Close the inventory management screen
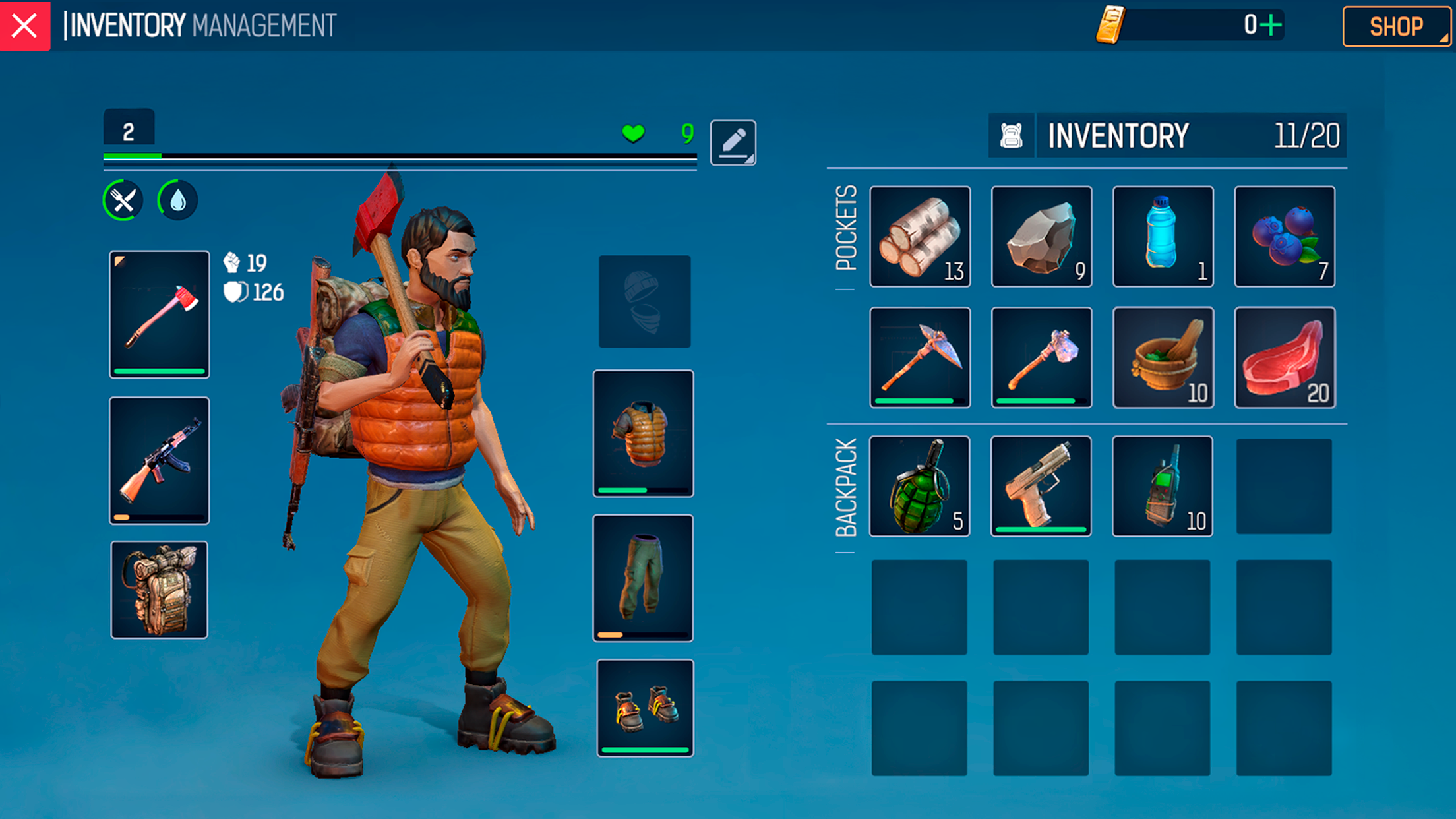The width and height of the screenshot is (1456, 819). click(x=25, y=26)
